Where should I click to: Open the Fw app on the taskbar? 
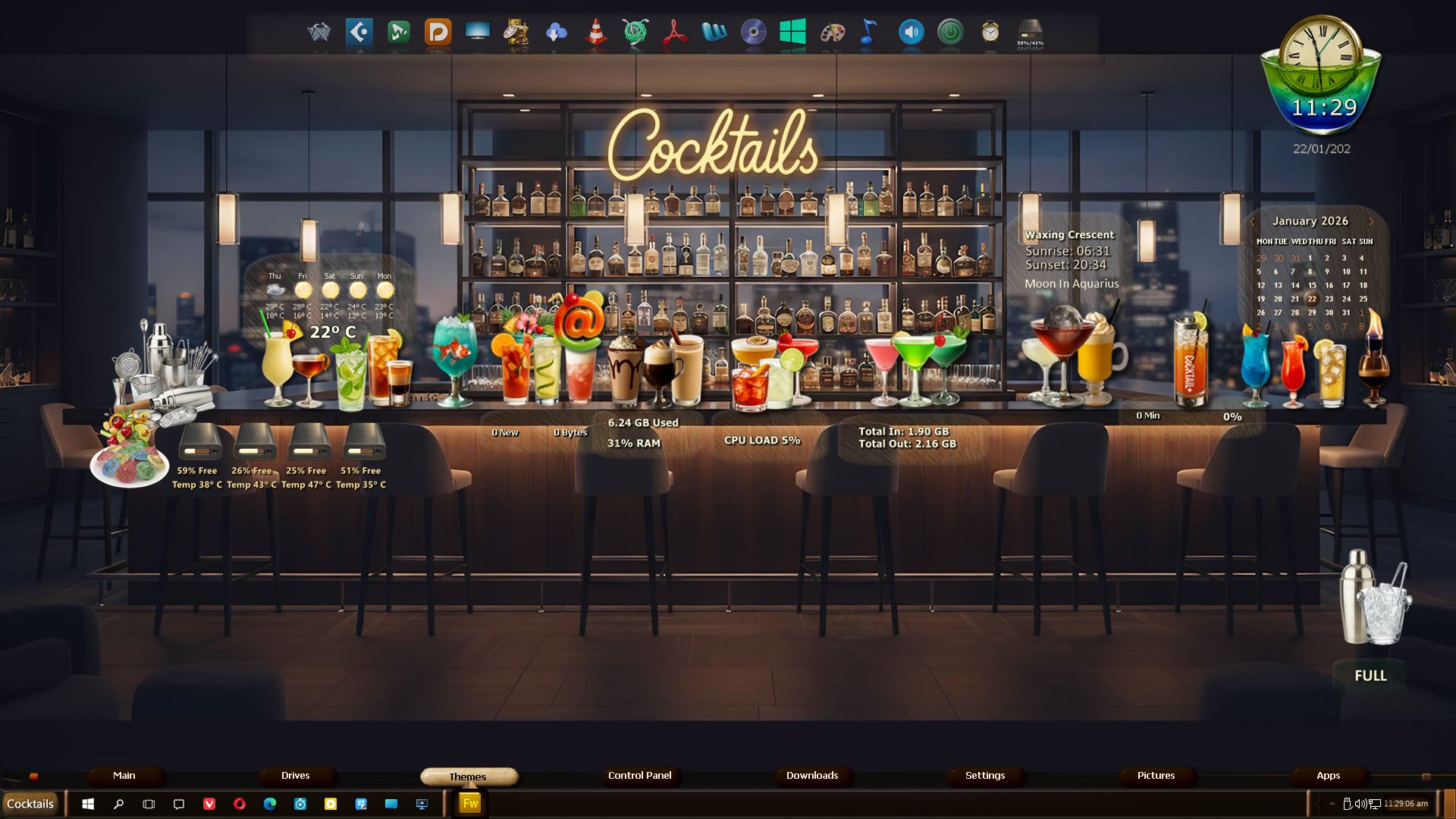[470, 804]
